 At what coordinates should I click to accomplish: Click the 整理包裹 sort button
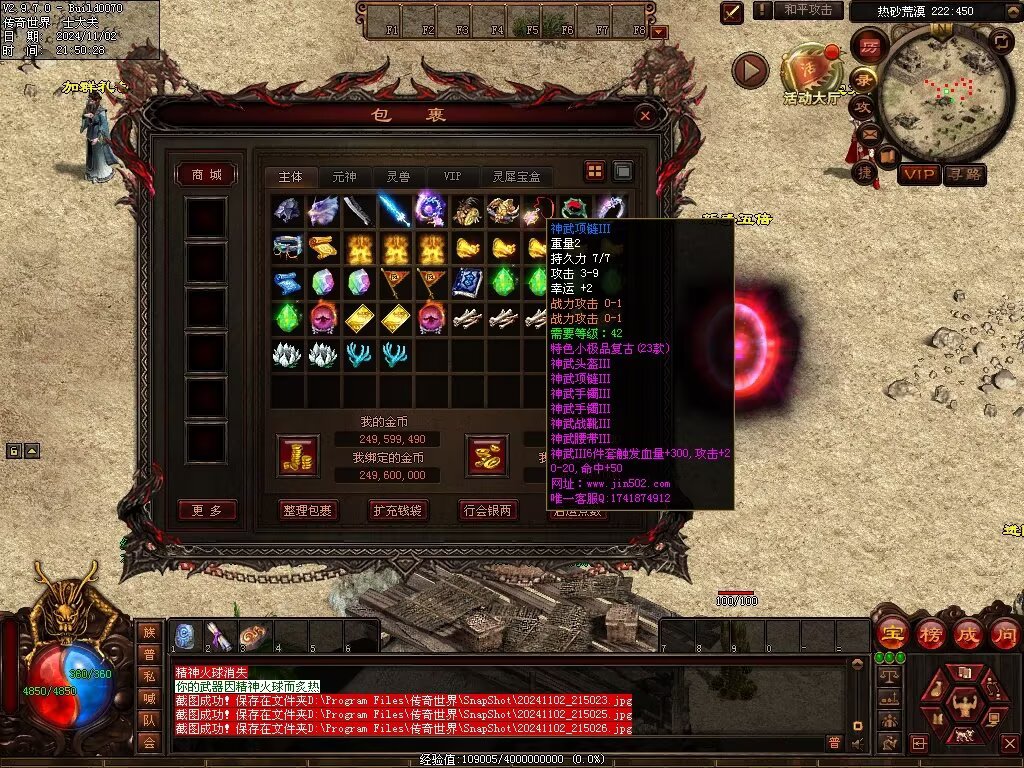point(307,510)
